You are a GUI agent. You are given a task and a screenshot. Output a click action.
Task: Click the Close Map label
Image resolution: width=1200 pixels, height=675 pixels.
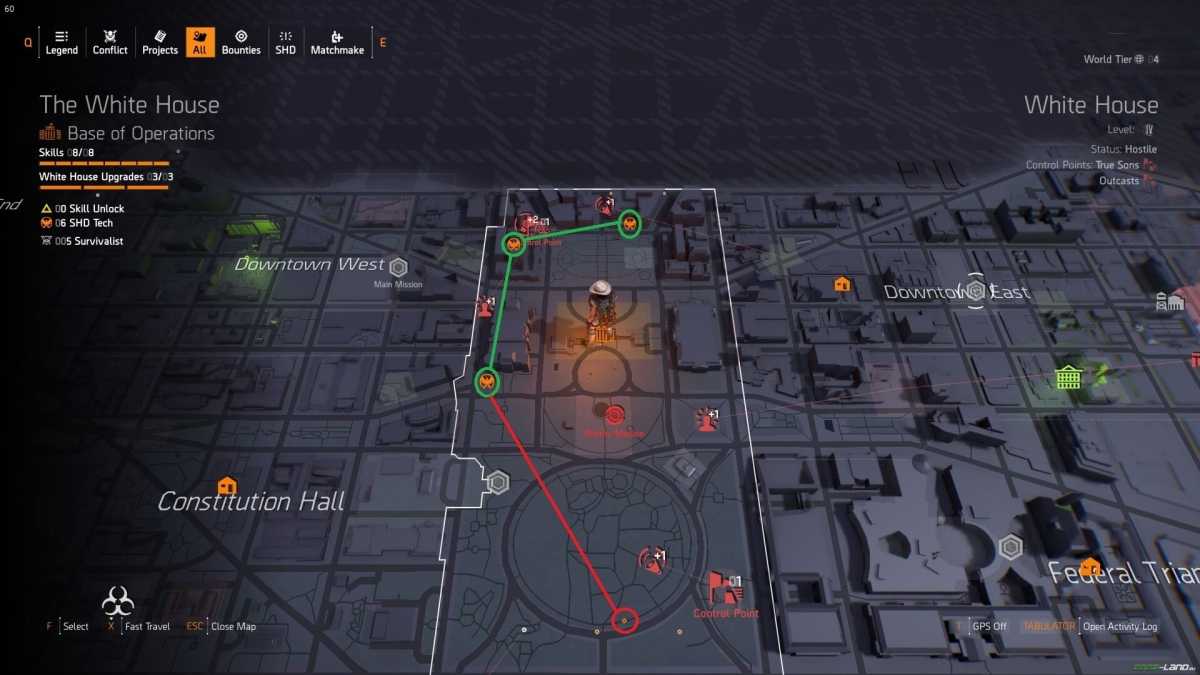click(x=233, y=627)
